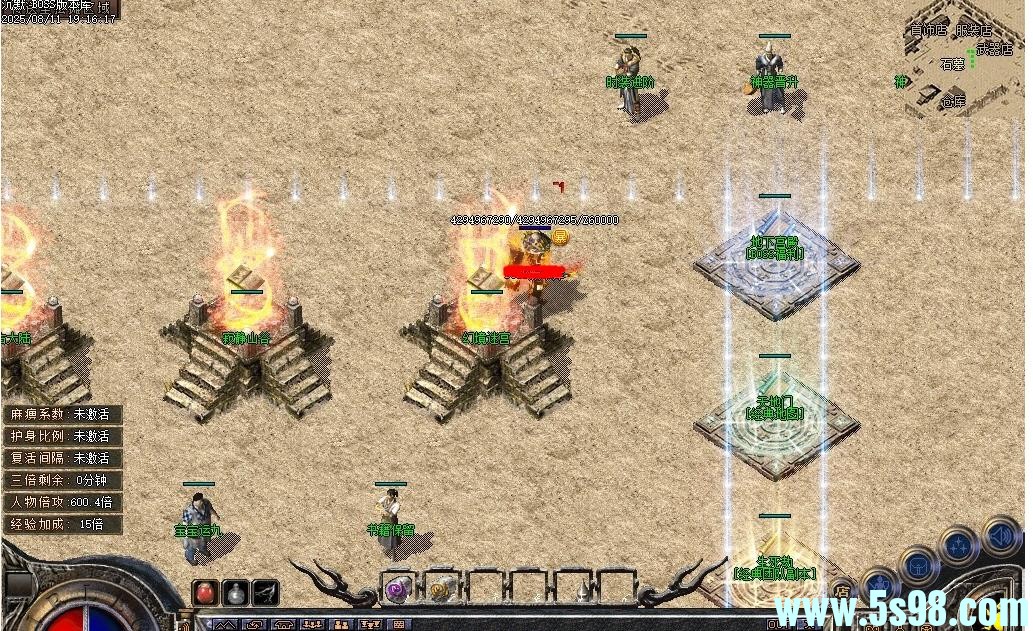Screen dimensions: 1033x631
Task: Open the bag with the chest button
Action: (917, 565)
